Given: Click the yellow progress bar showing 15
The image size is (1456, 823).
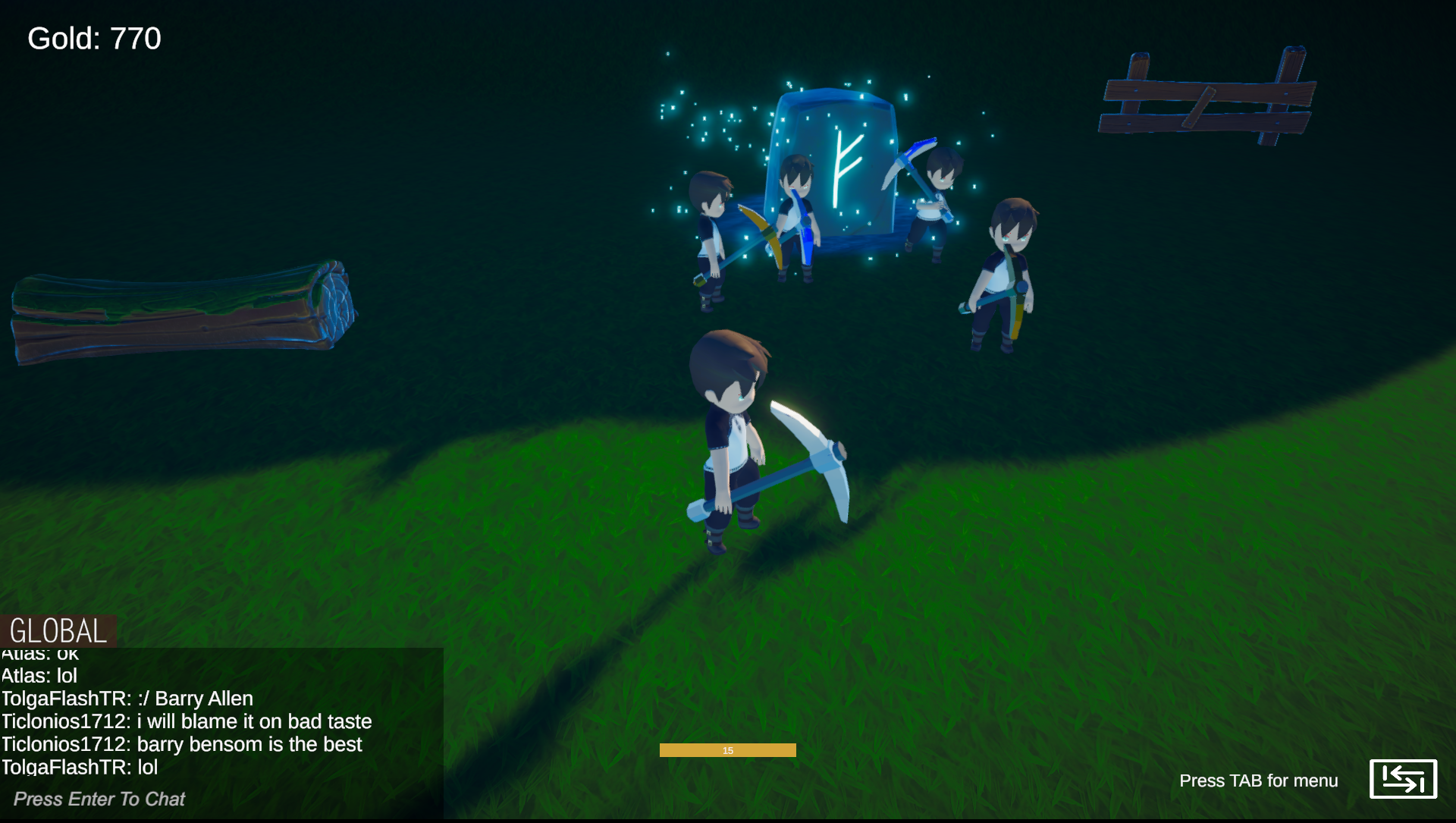Looking at the screenshot, I should click(728, 749).
